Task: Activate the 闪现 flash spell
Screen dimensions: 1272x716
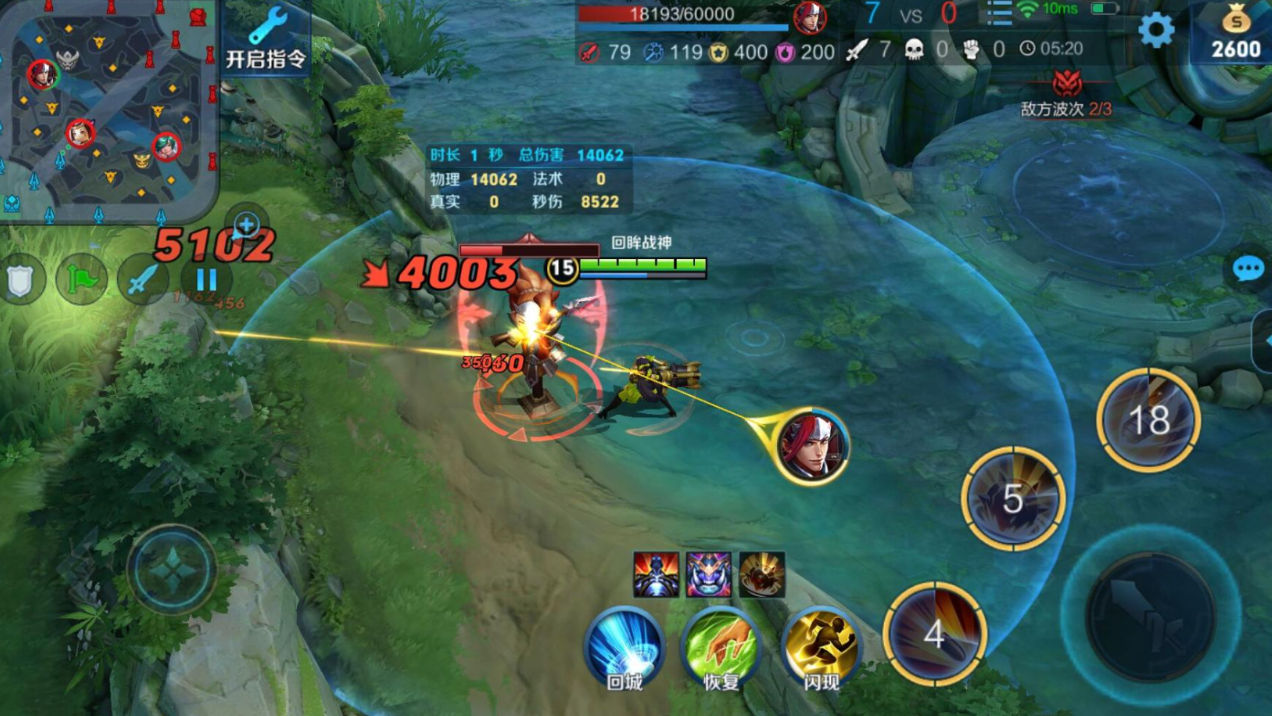Action: coord(820,645)
